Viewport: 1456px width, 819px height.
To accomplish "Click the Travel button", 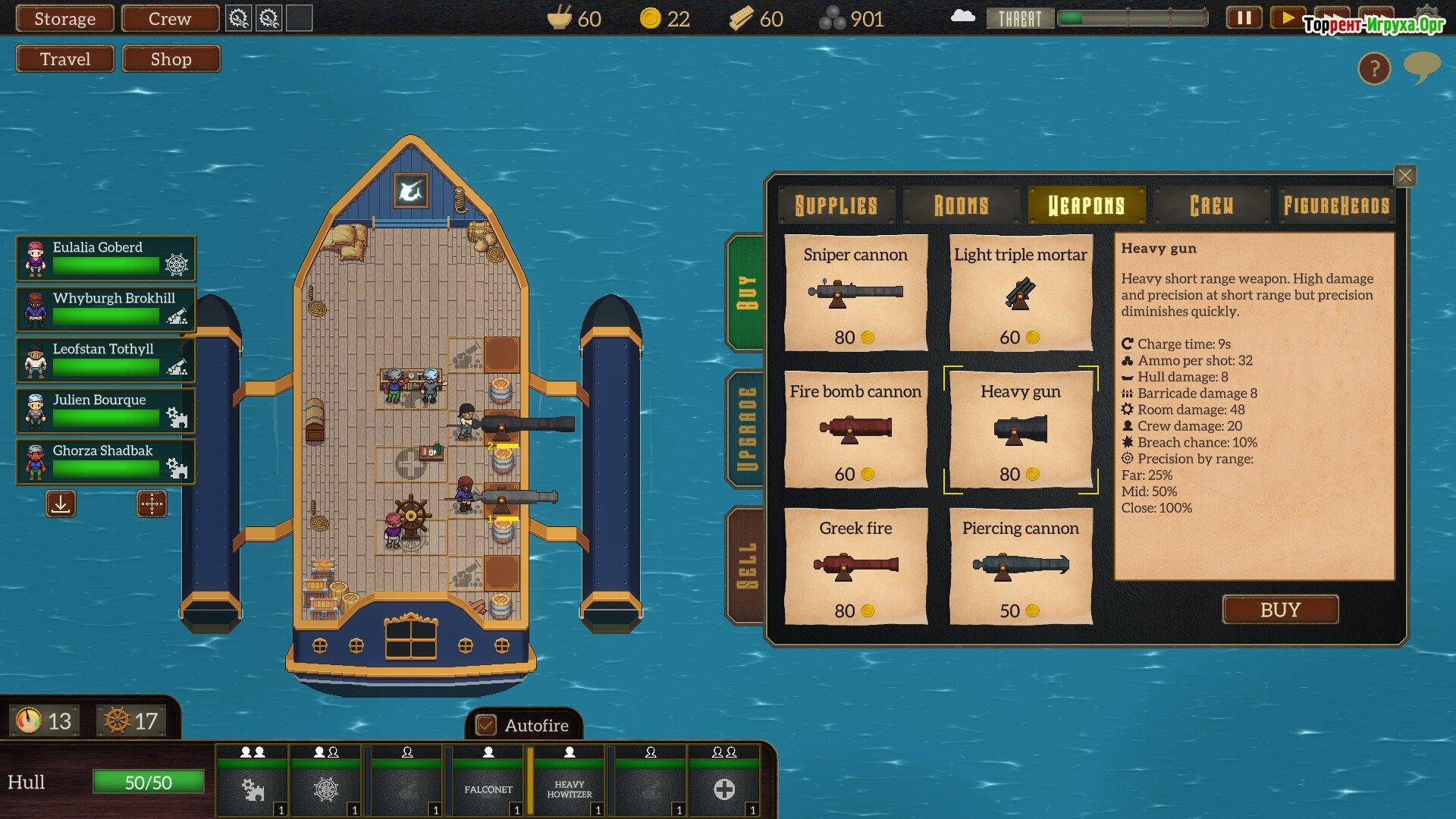I will coord(65,59).
